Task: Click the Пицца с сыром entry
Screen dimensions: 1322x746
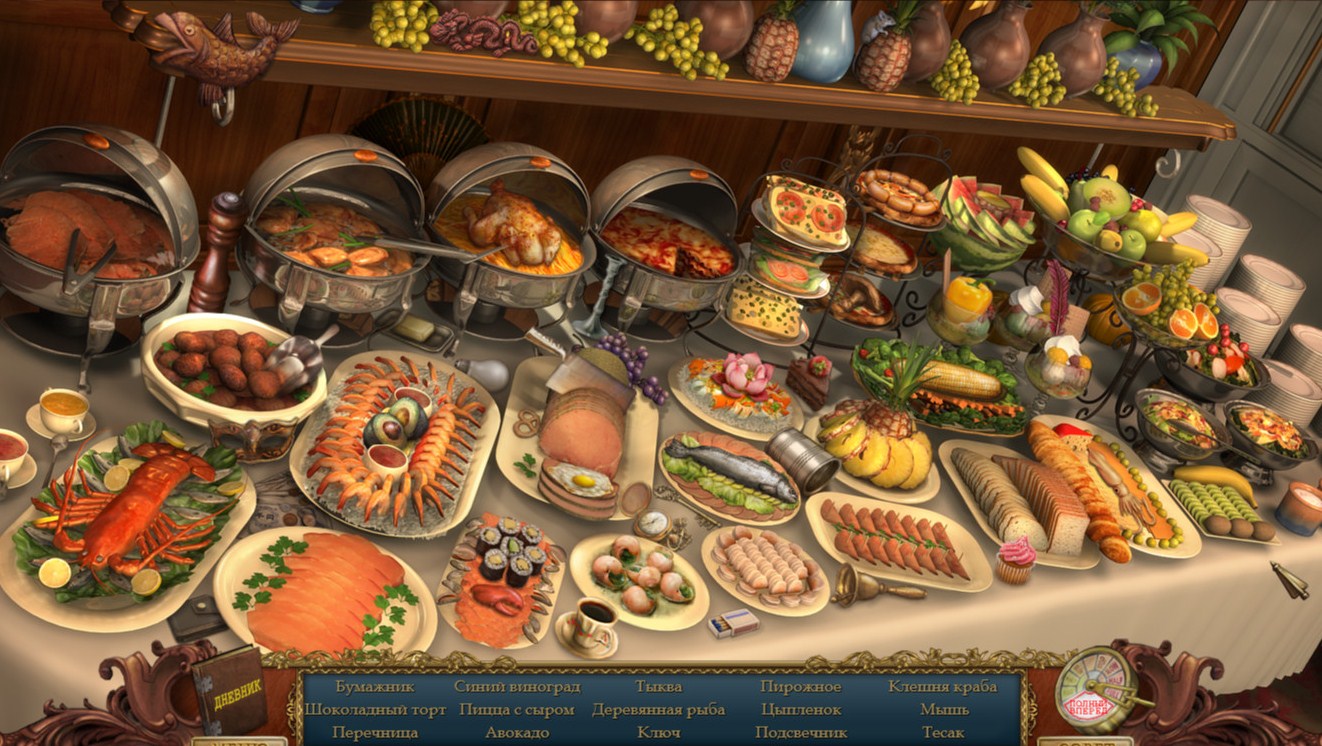Action: [516, 710]
